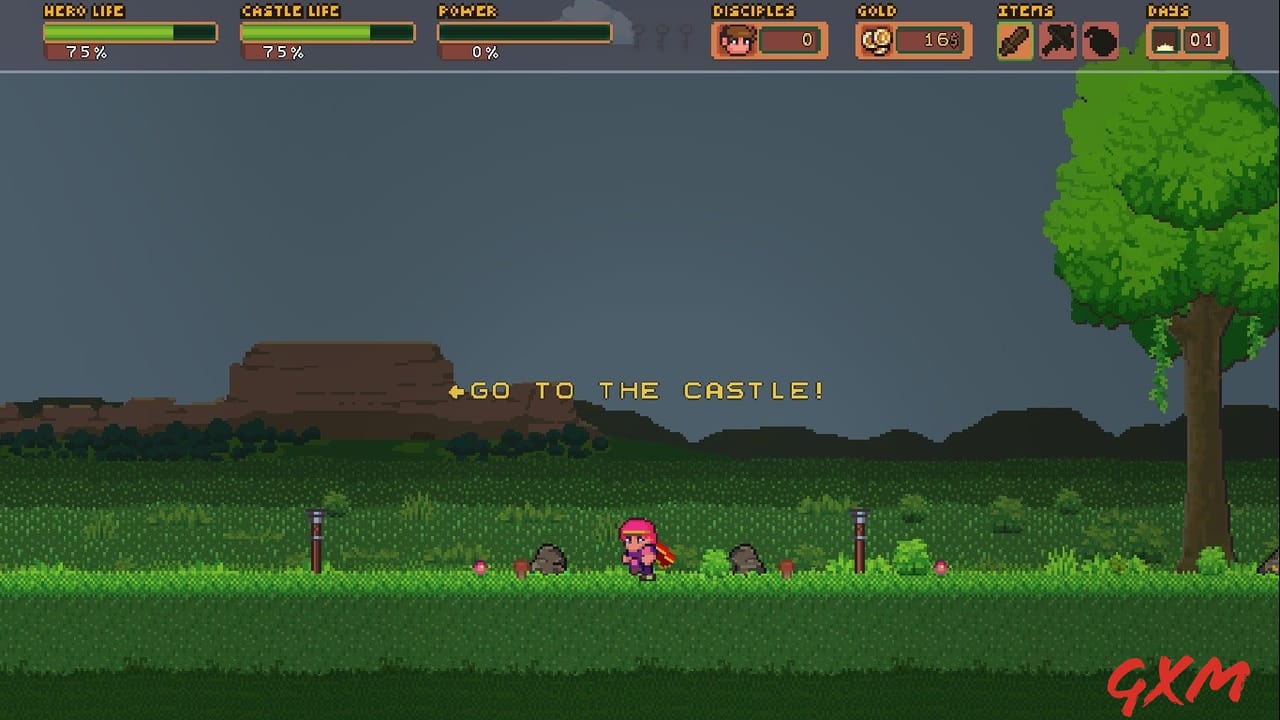This screenshot has width=1280, height=720.
Task: Select the pickaxe item slot
Action: (1056, 40)
